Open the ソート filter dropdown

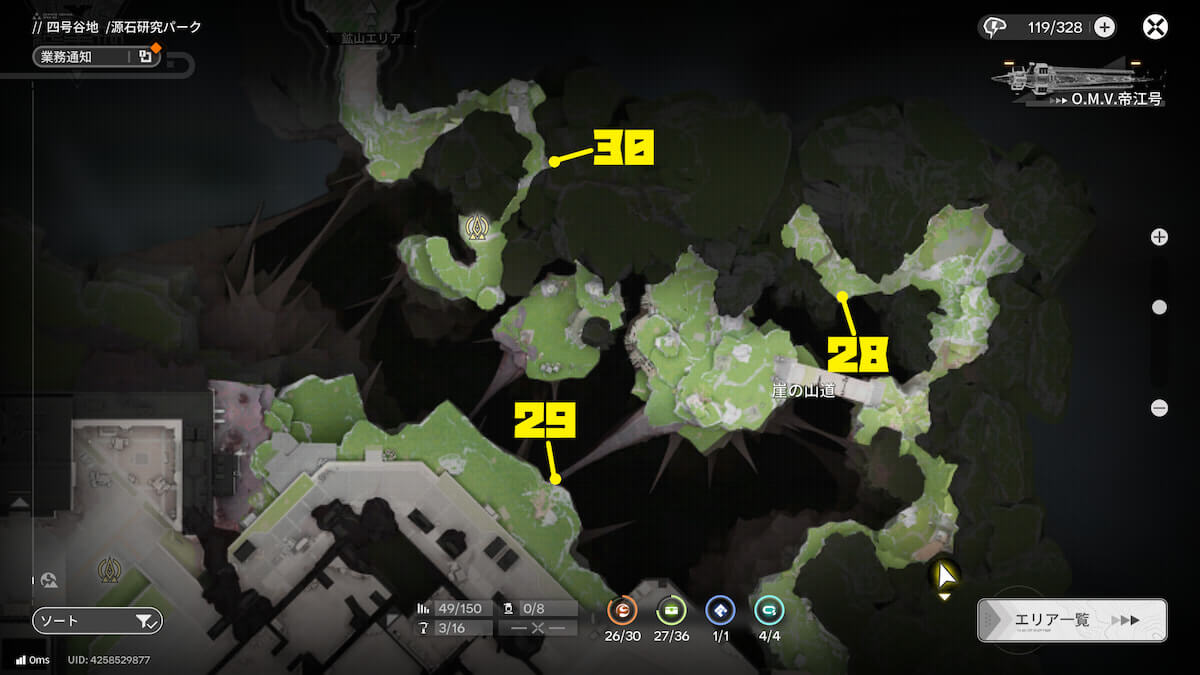(97, 621)
